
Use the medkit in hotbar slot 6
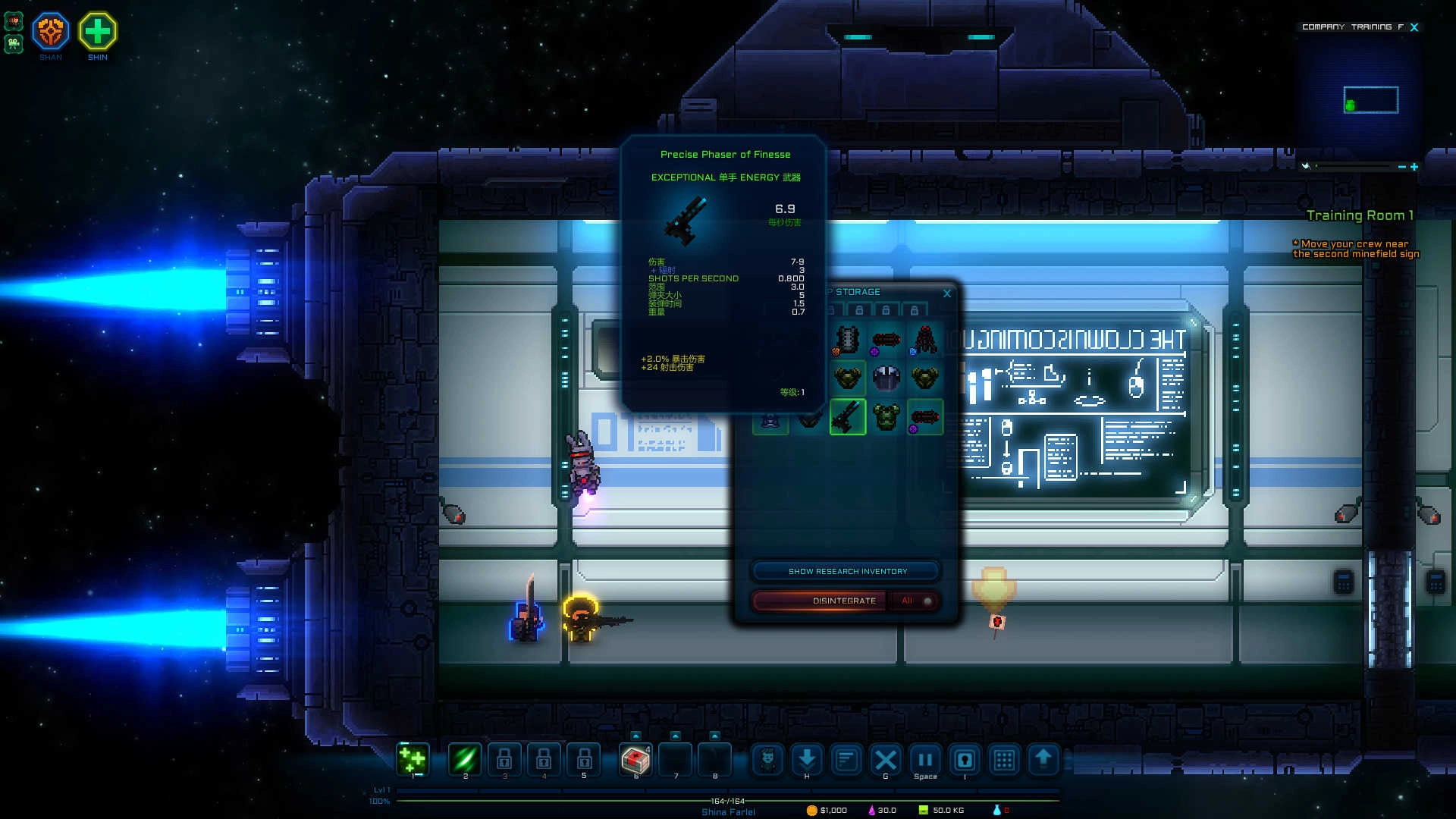click(x=635, y=758)
